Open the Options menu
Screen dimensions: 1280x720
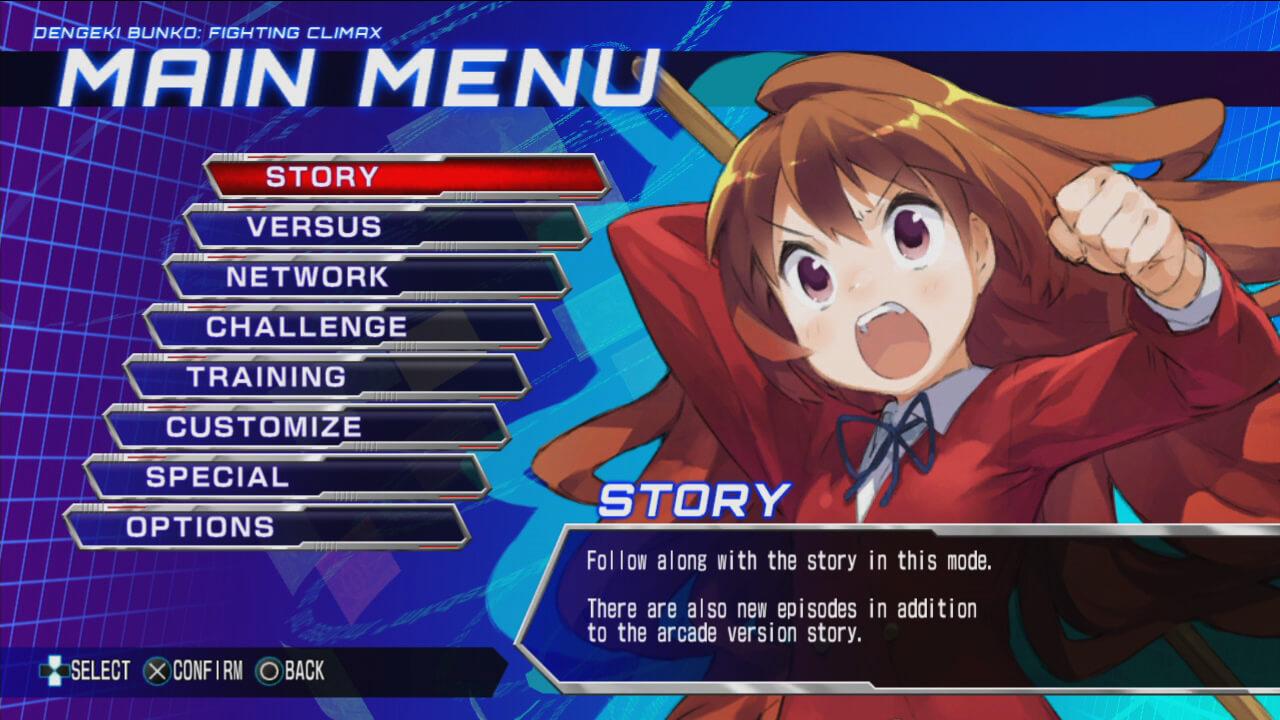tap(266, 527)
